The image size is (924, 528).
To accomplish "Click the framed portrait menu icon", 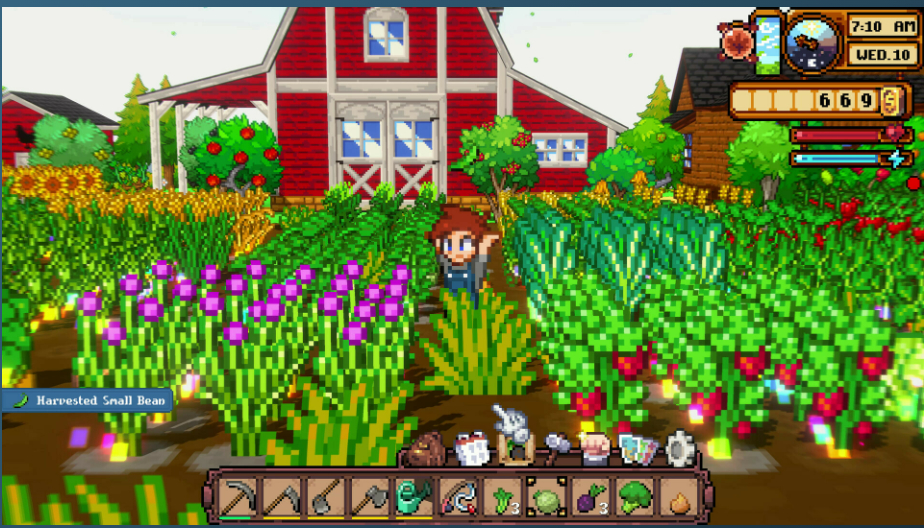I will click(516, 448).
